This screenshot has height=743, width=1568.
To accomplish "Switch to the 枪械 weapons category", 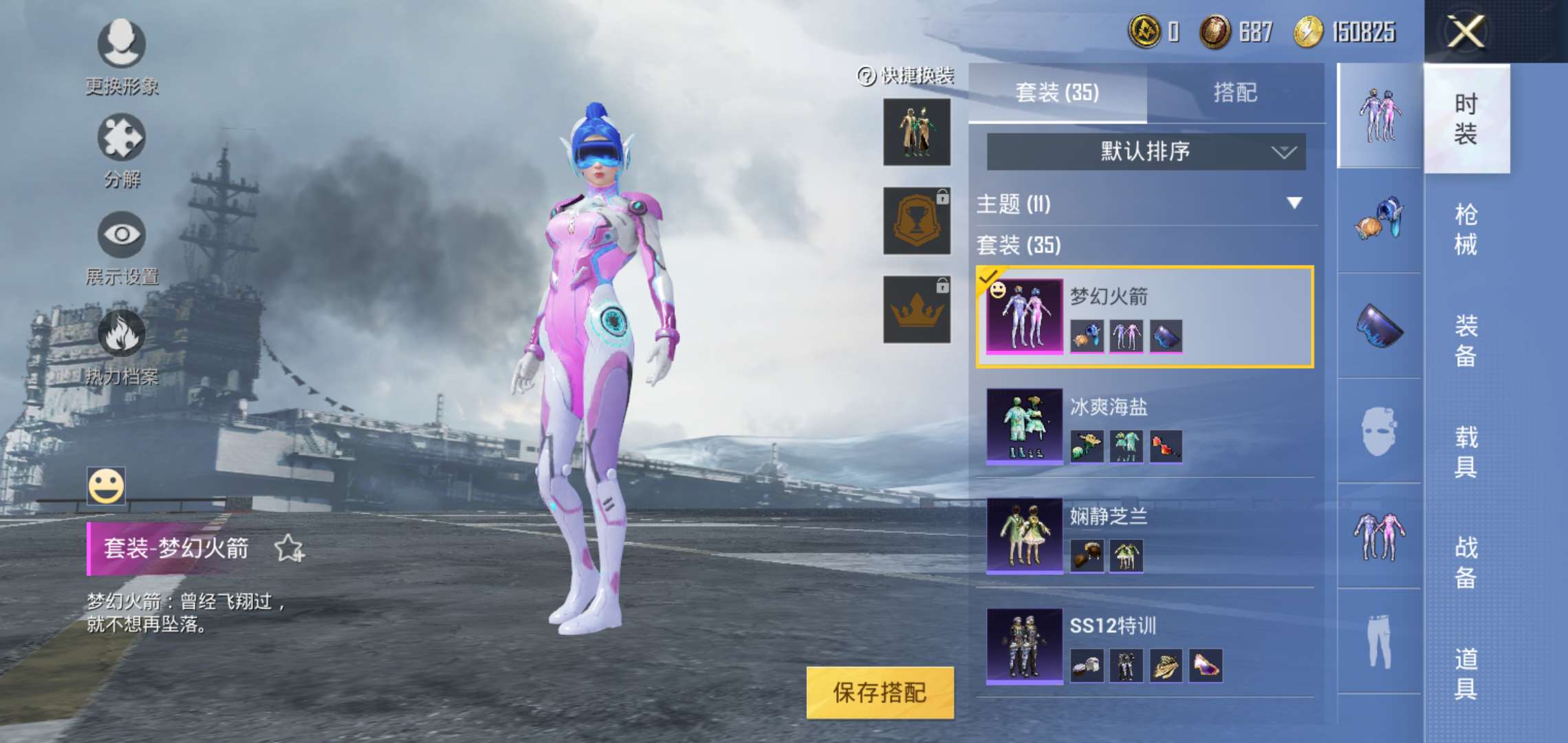I will [1466, 229].
